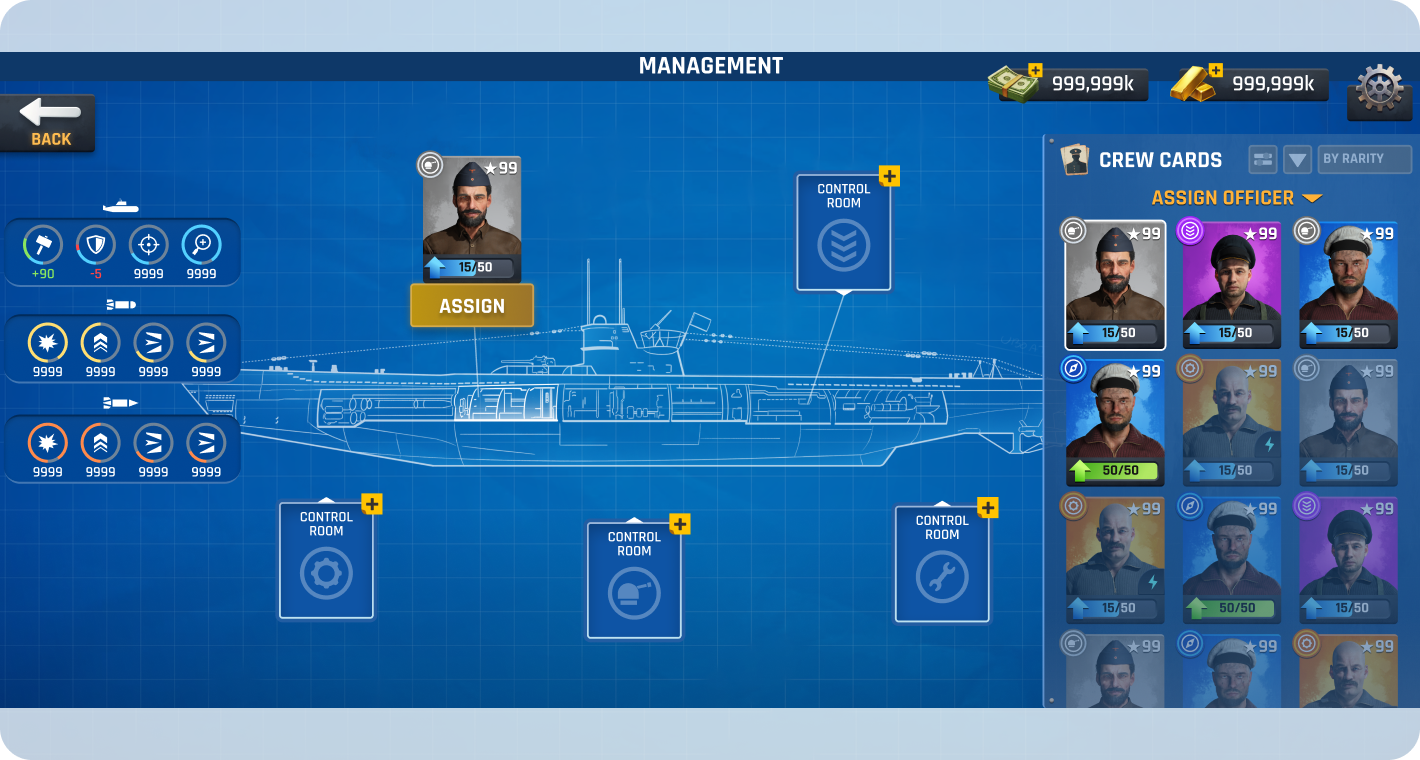Select the highlighted first crew card in list
The image size is (1420, 760).
[x=1114, y=284]
